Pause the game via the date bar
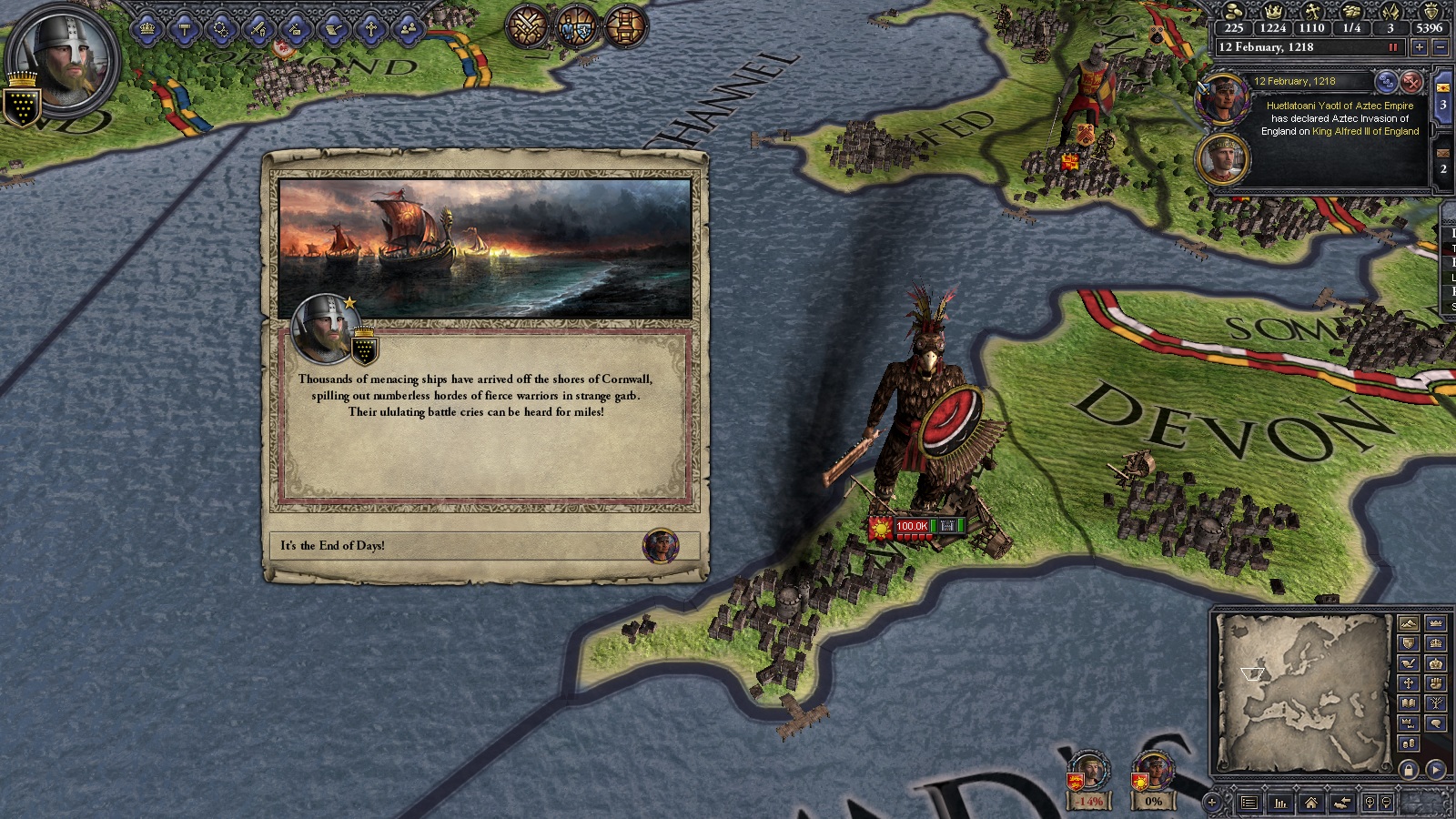1456x819 pixels. pos(1394,46)
